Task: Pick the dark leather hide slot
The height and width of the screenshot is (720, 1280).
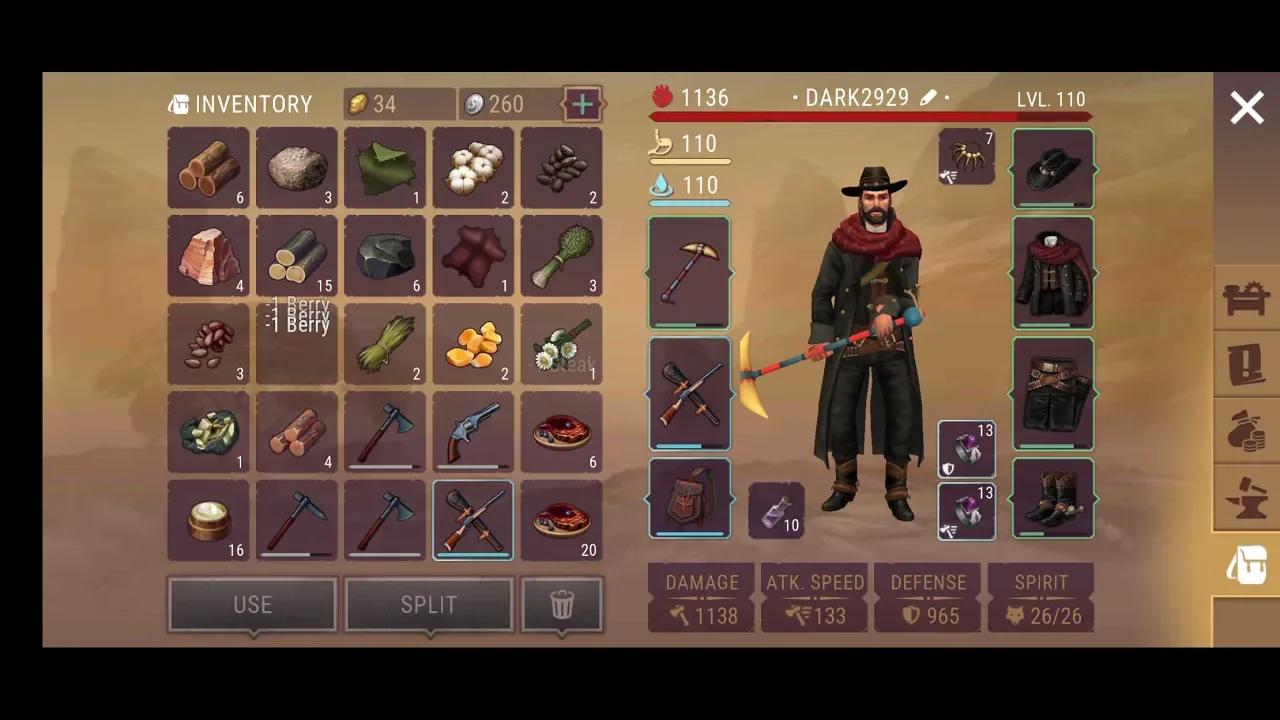Action: tap(473, 256)
